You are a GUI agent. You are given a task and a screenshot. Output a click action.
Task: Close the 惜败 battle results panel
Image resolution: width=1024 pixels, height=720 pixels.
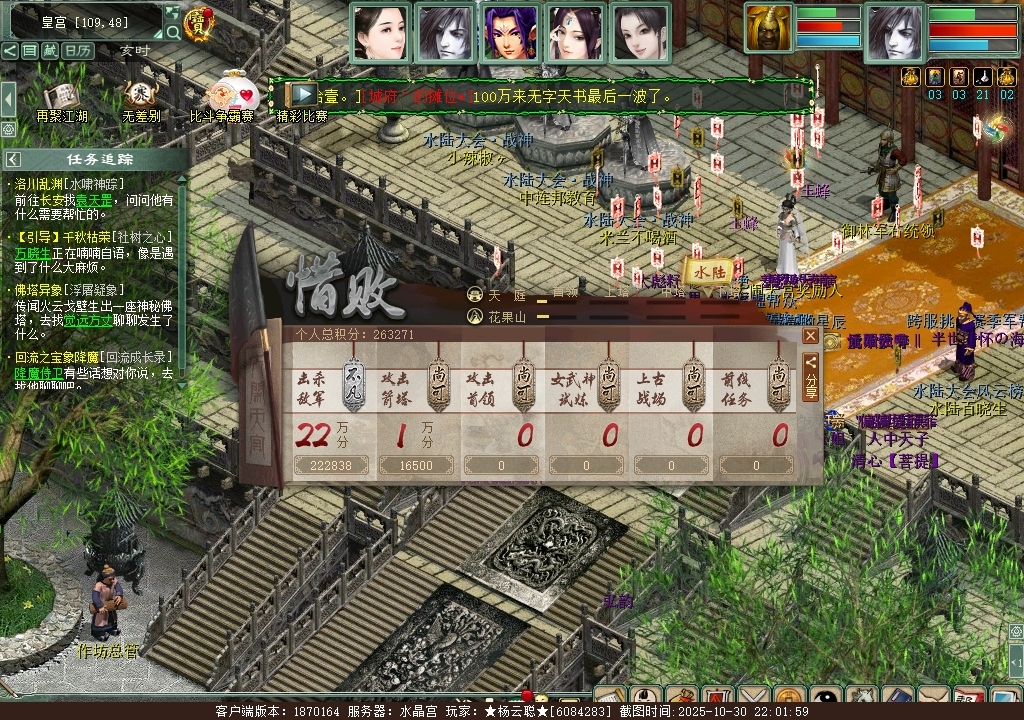(x=811, y=337)
